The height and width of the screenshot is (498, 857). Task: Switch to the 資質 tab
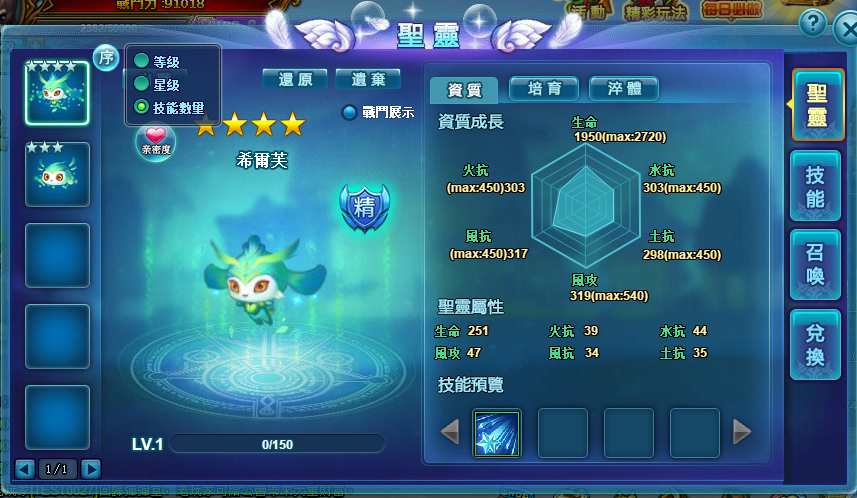[463, 89]
